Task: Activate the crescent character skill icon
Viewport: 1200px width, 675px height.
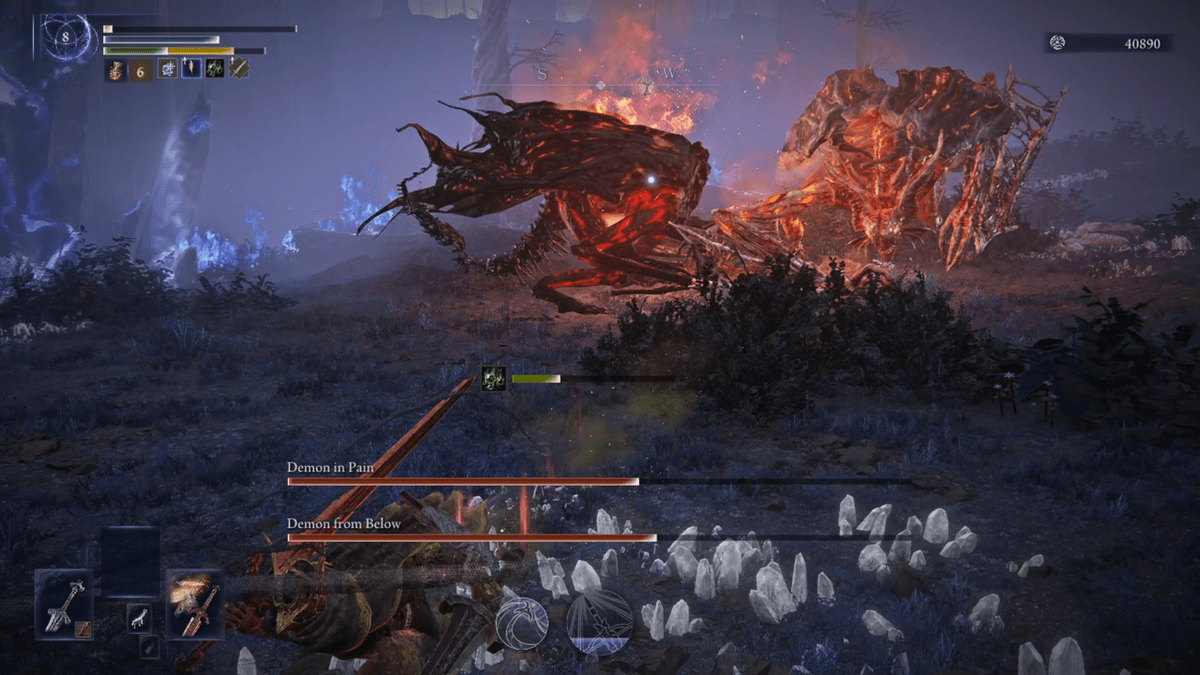Action: point(522,623)
